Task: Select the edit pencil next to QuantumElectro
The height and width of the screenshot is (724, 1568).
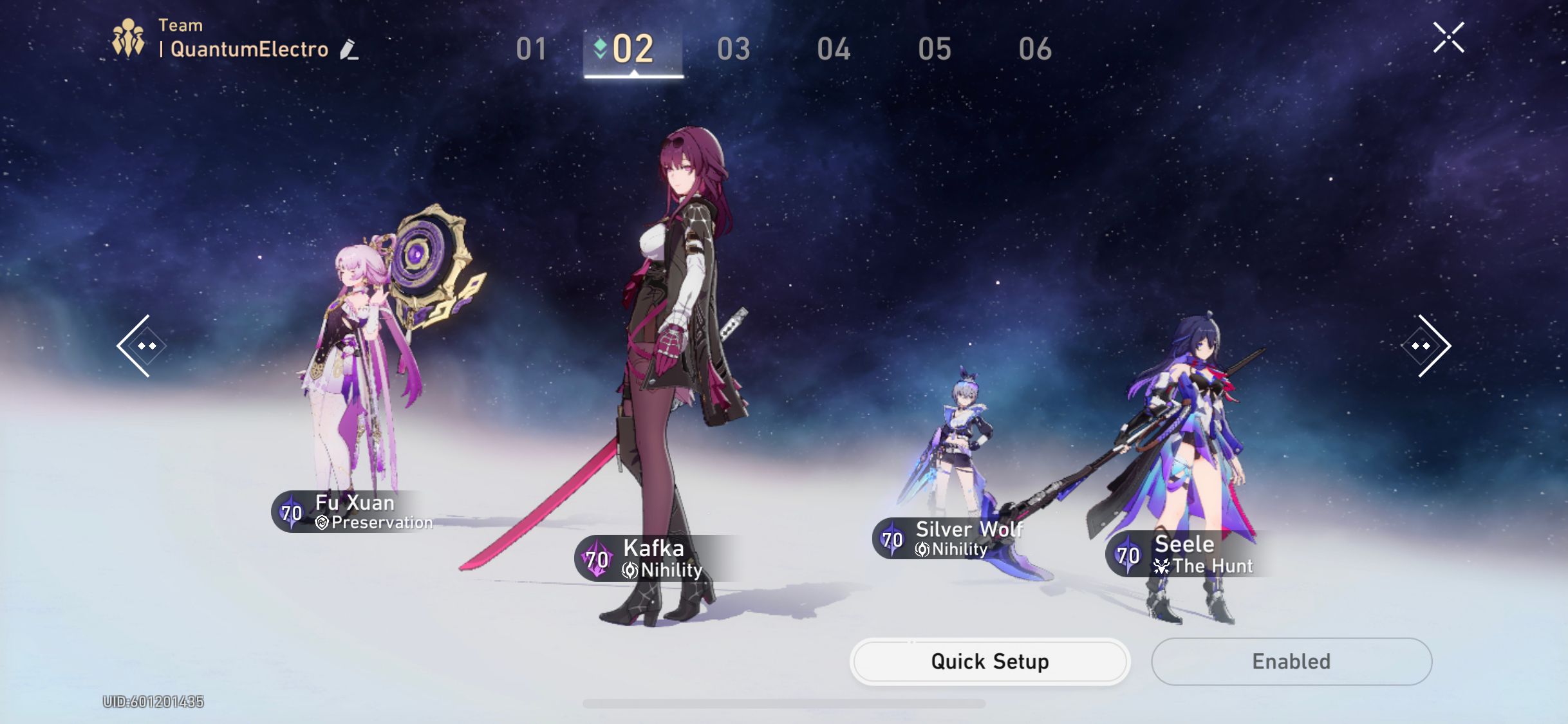Action: coord(348,50)
